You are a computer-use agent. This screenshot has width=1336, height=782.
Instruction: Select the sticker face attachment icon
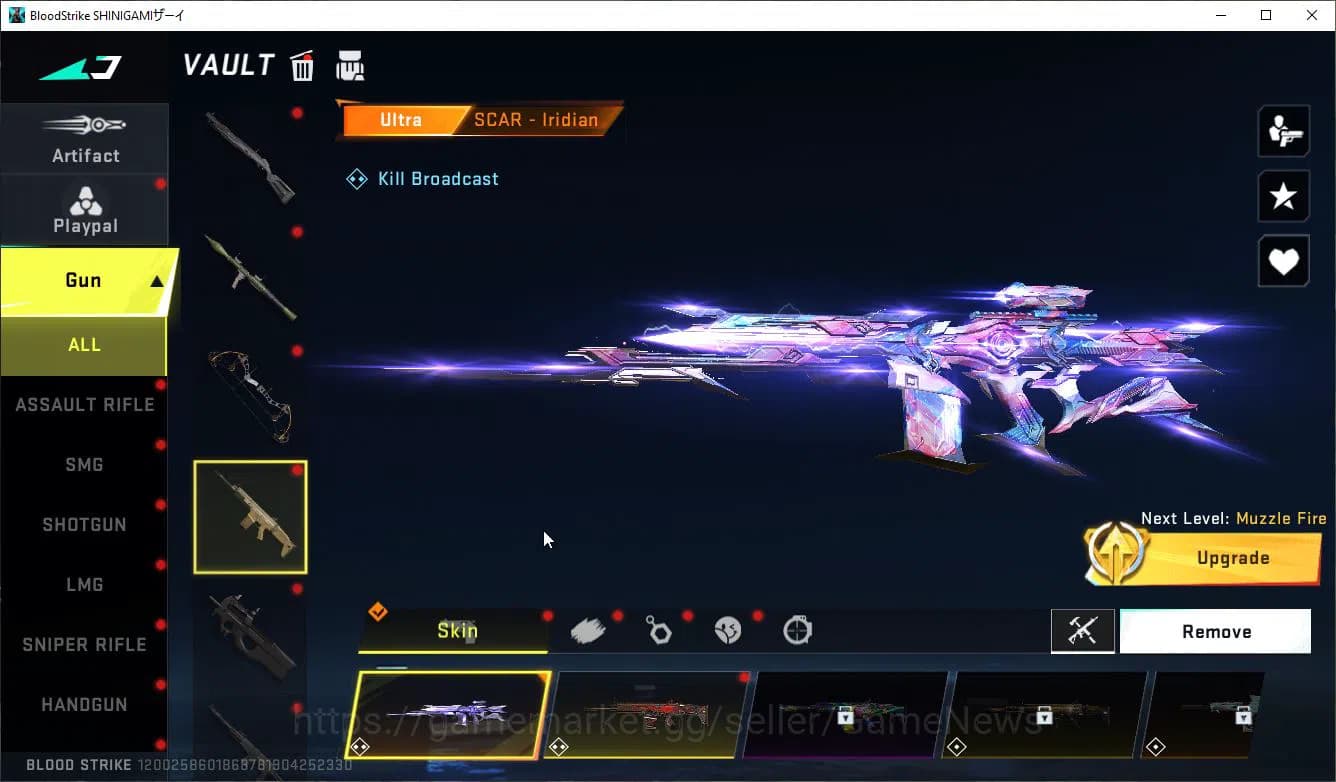728,629
